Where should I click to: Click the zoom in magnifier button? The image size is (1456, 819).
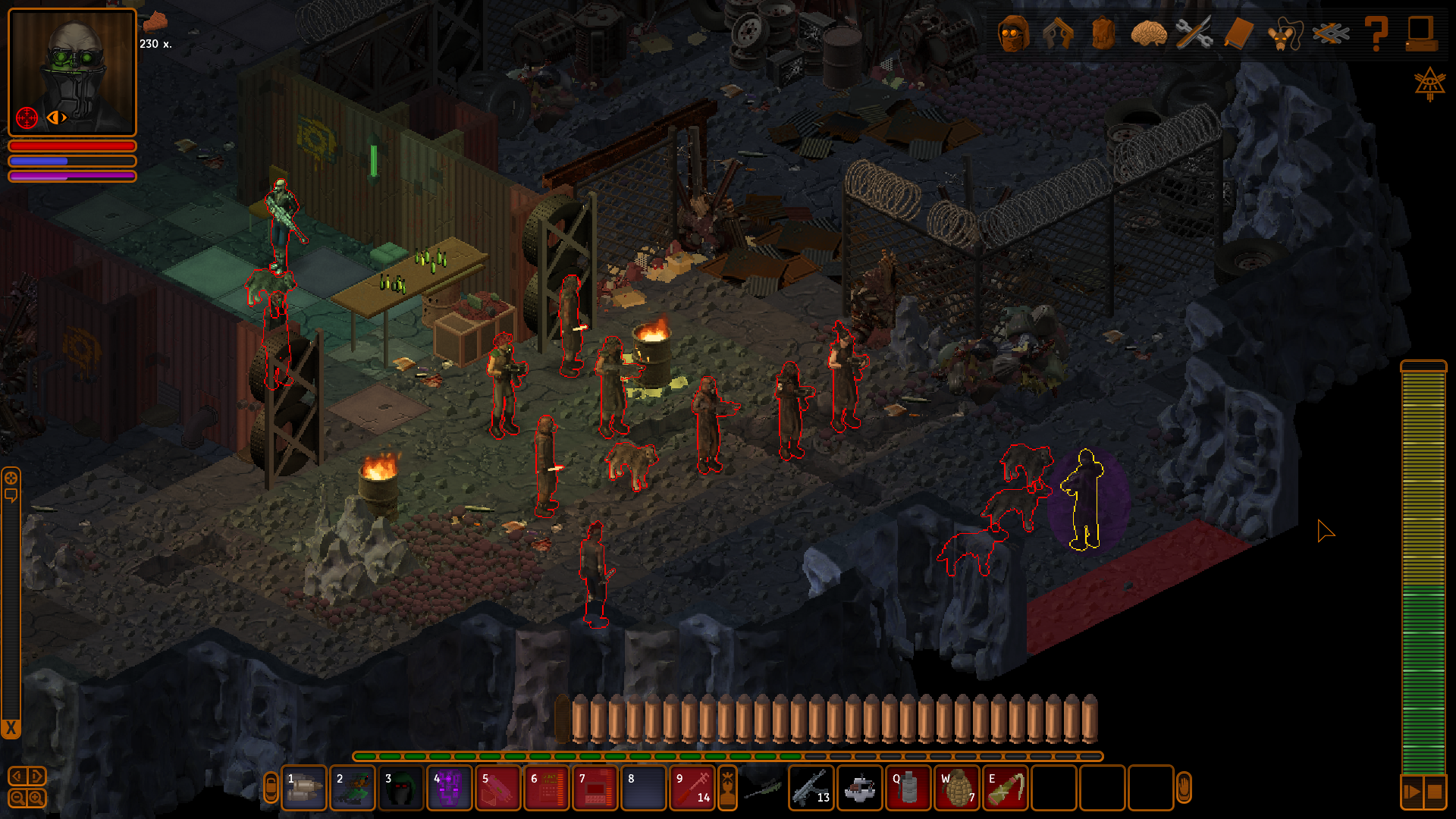click(36, 798)
